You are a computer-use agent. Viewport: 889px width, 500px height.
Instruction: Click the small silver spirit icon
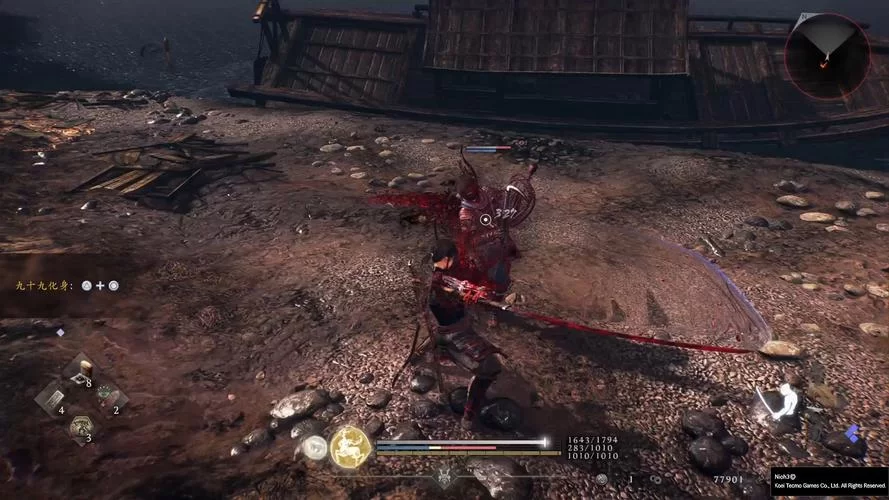314,448
